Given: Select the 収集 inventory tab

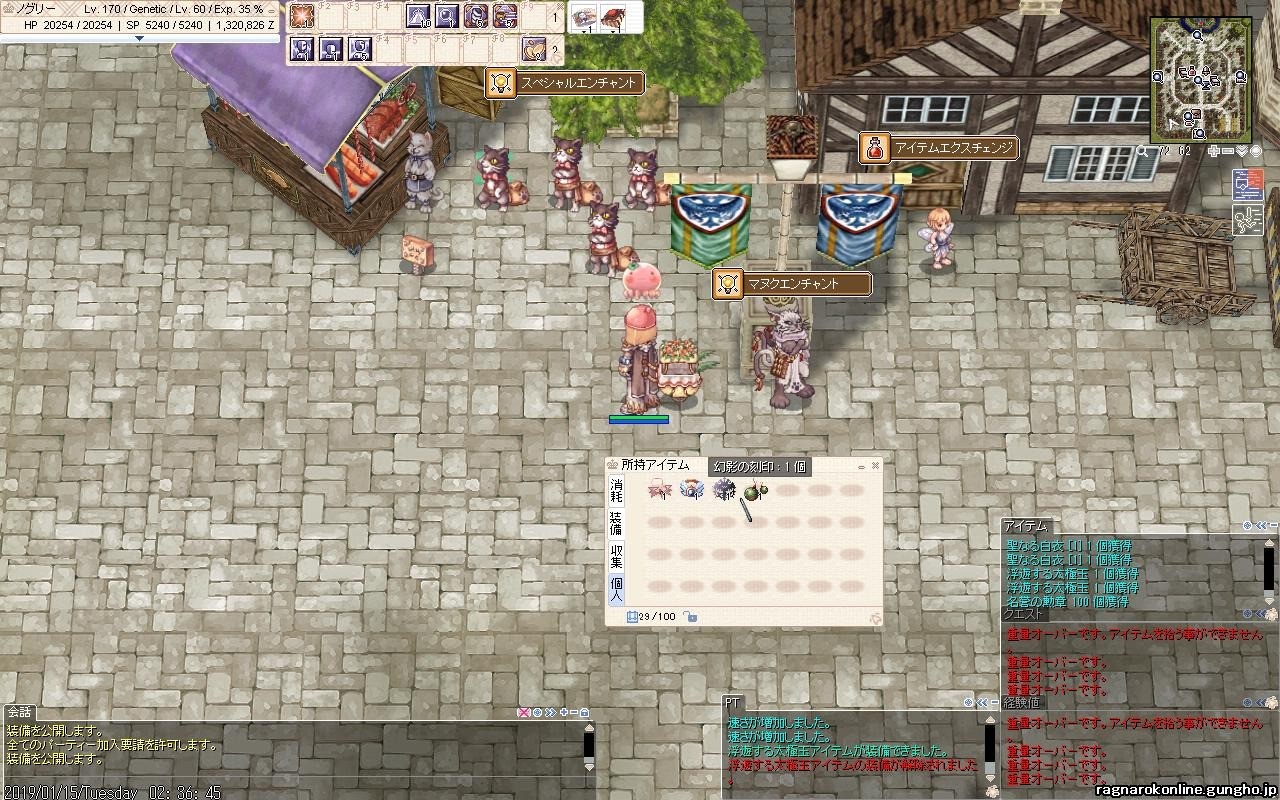Looking at the screenshot, I should [x=616, y=555].
